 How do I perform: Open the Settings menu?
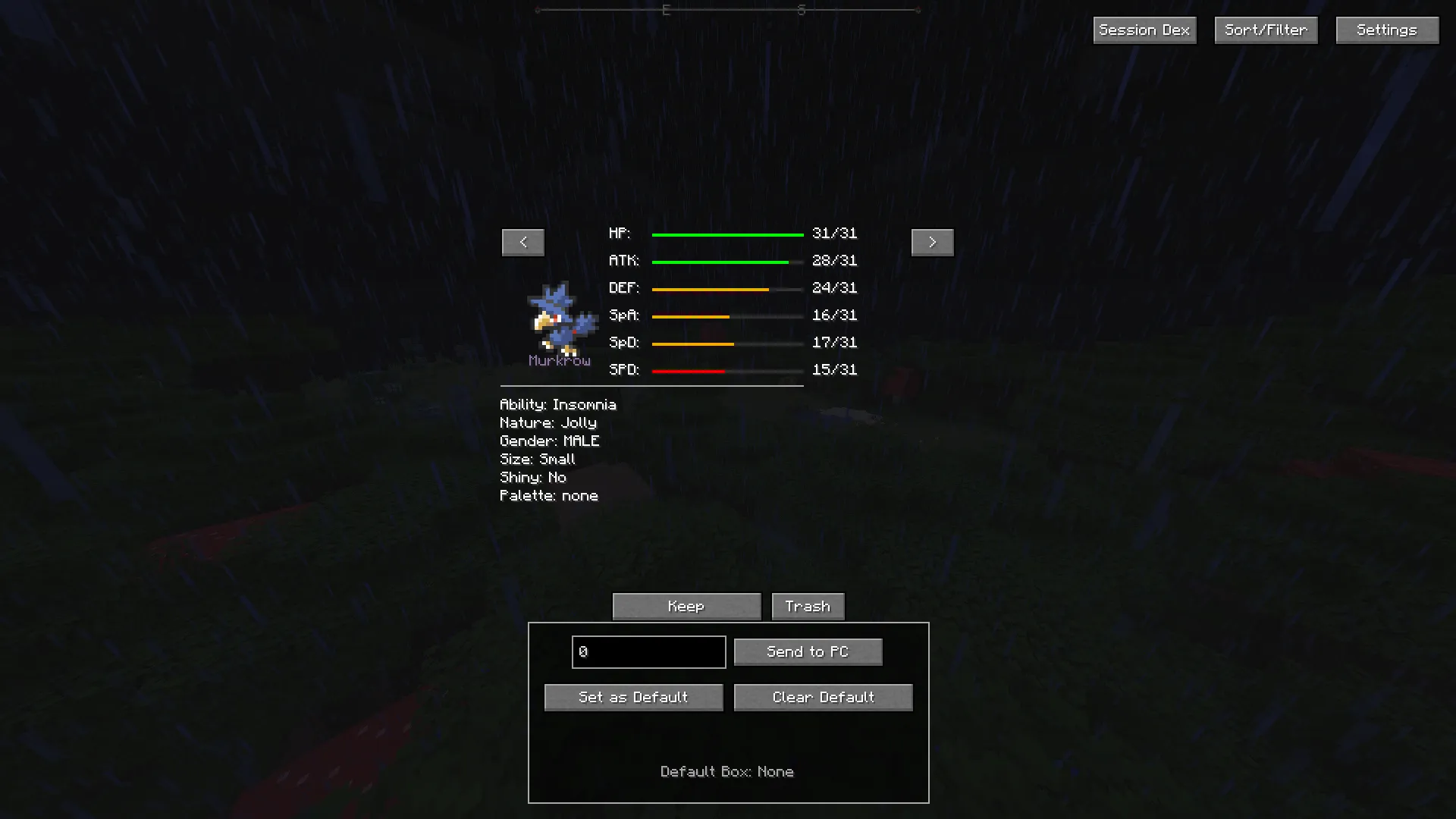(x=1386, y=30)
